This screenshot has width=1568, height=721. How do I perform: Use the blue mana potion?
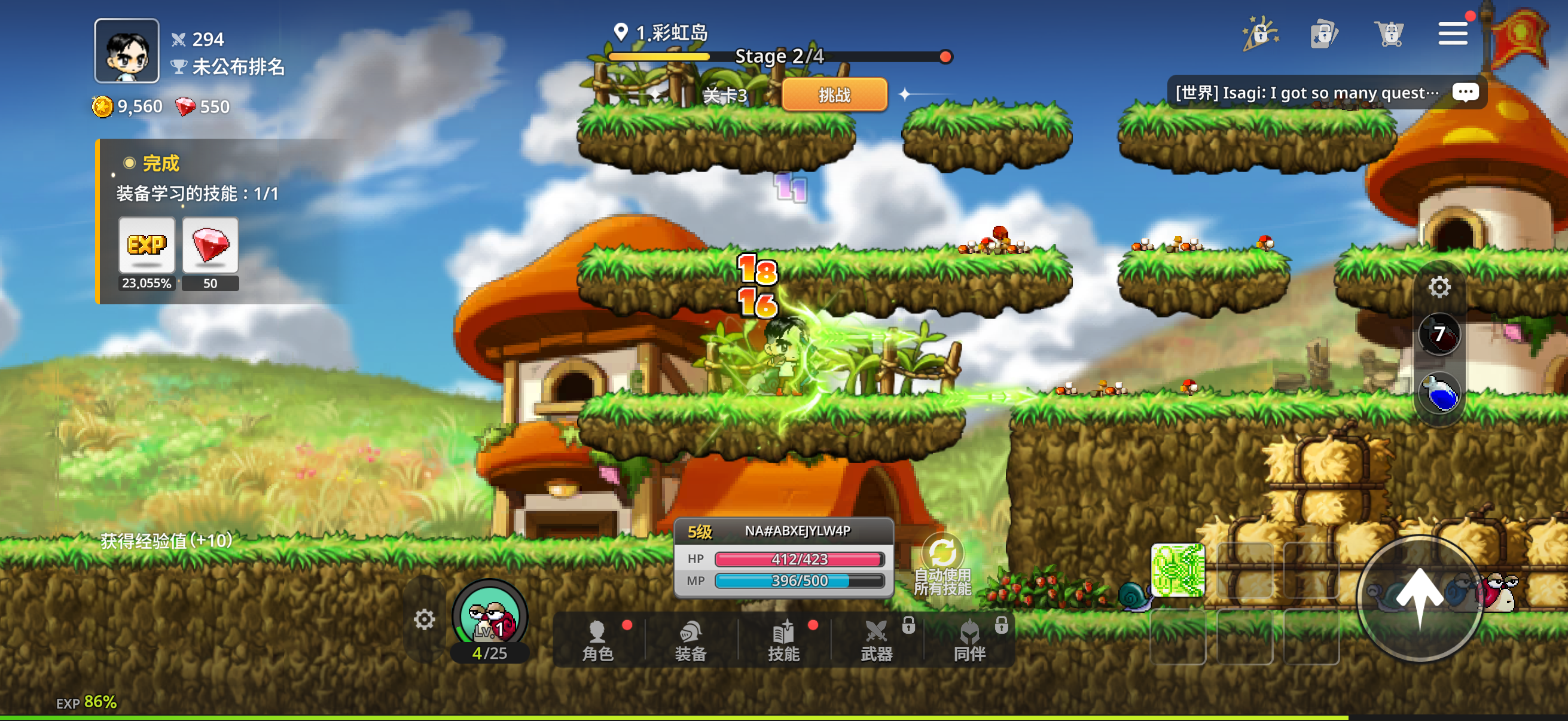tap(1439, 393)
